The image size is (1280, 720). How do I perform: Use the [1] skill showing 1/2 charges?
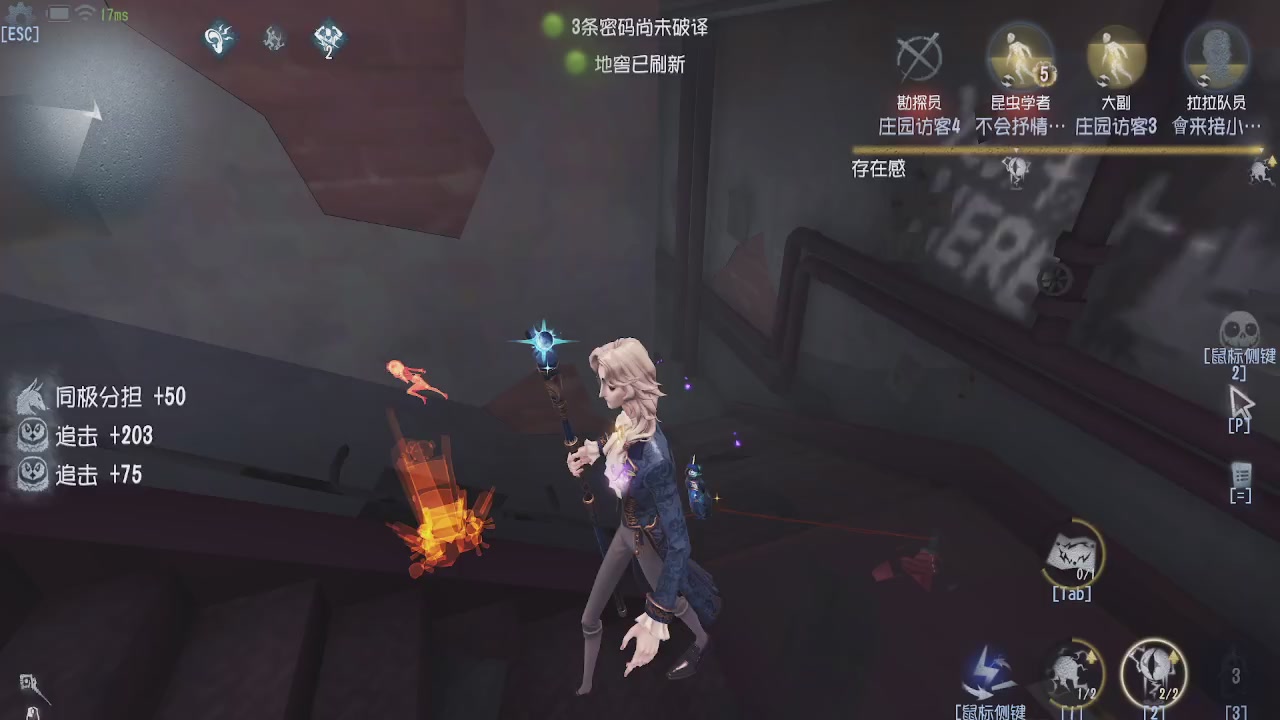pos(1075,672)
